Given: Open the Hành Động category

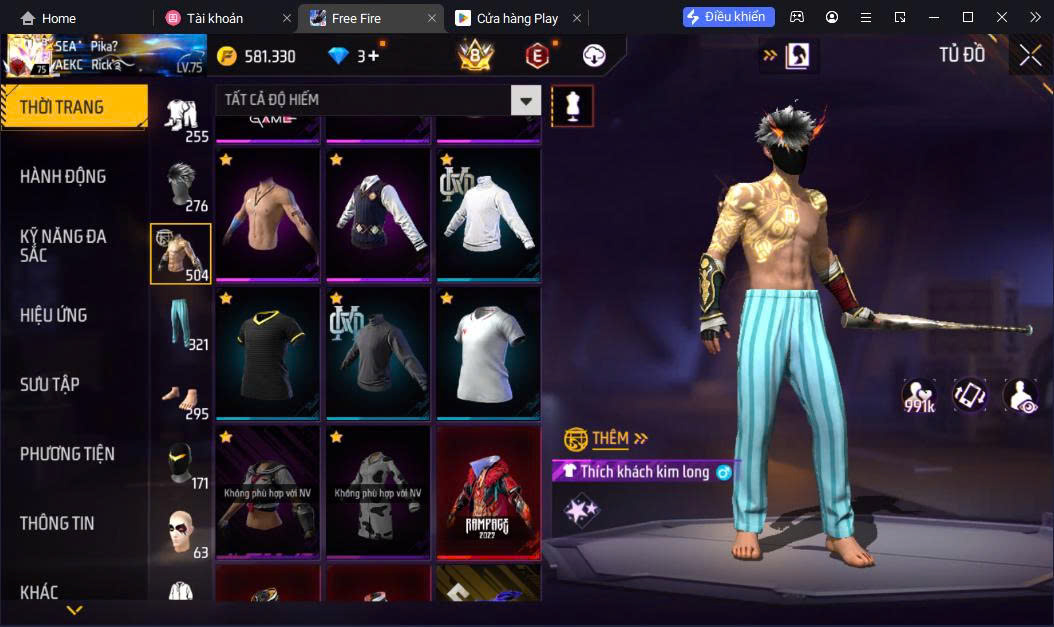Looking at the screenshot, I should coord(63,176).
